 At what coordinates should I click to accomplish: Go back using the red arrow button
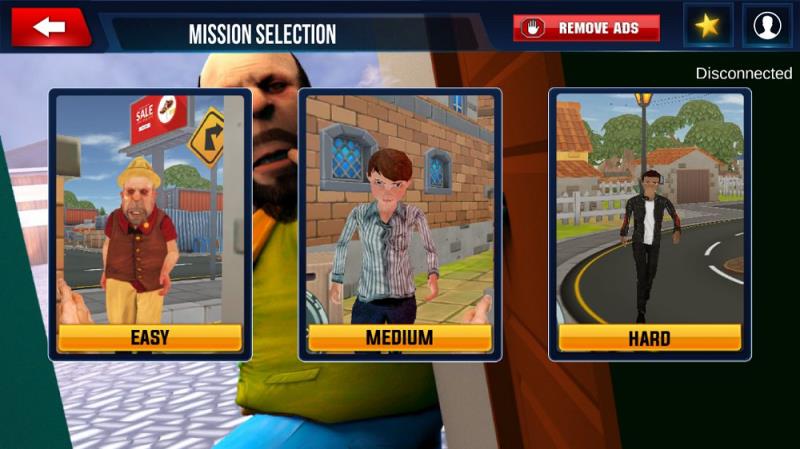coord(50,28)
